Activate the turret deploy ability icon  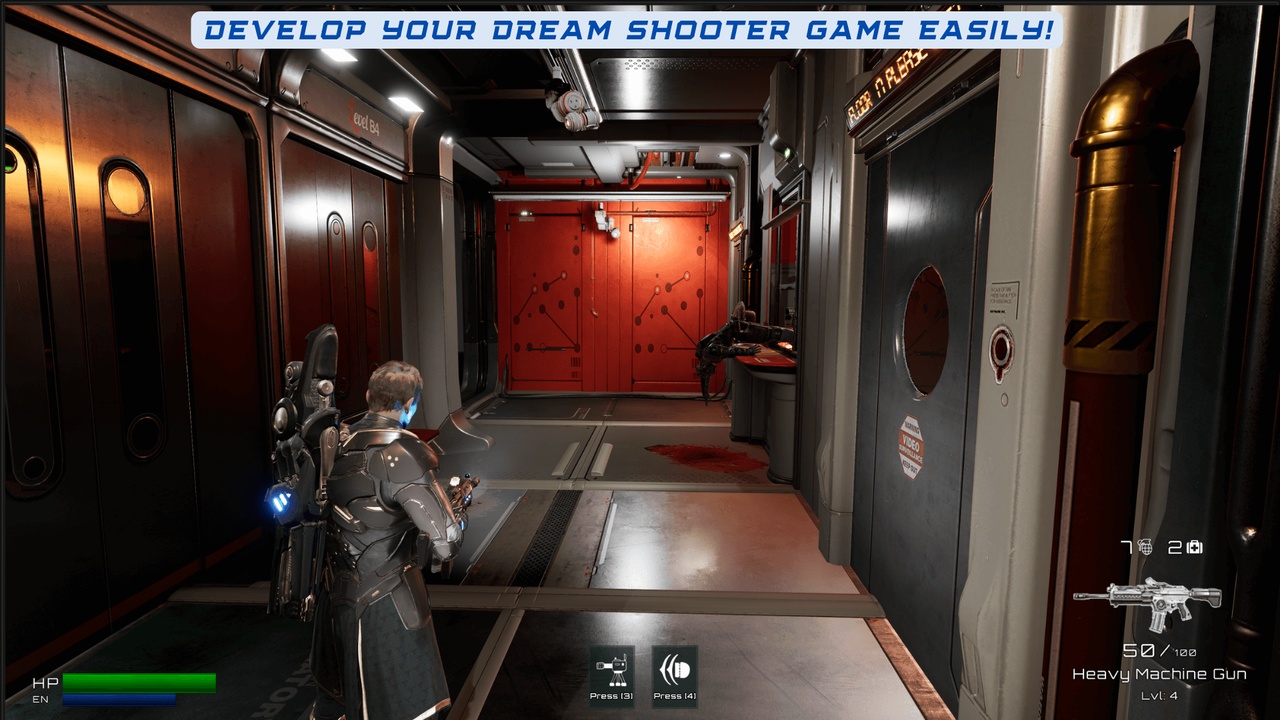tap(612, 667)
